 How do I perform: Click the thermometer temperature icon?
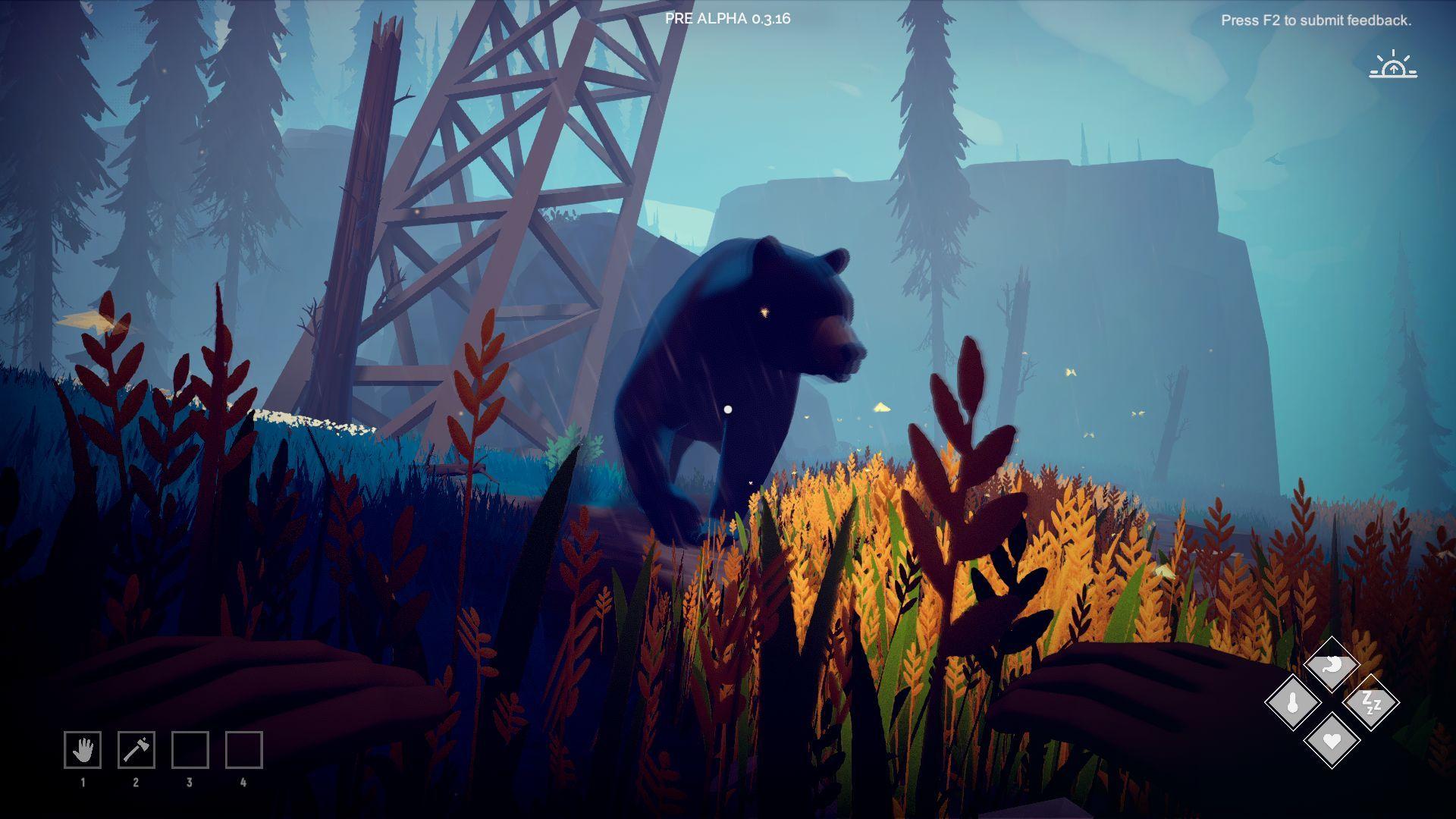pyautogui.click(x=1293, y=703)
